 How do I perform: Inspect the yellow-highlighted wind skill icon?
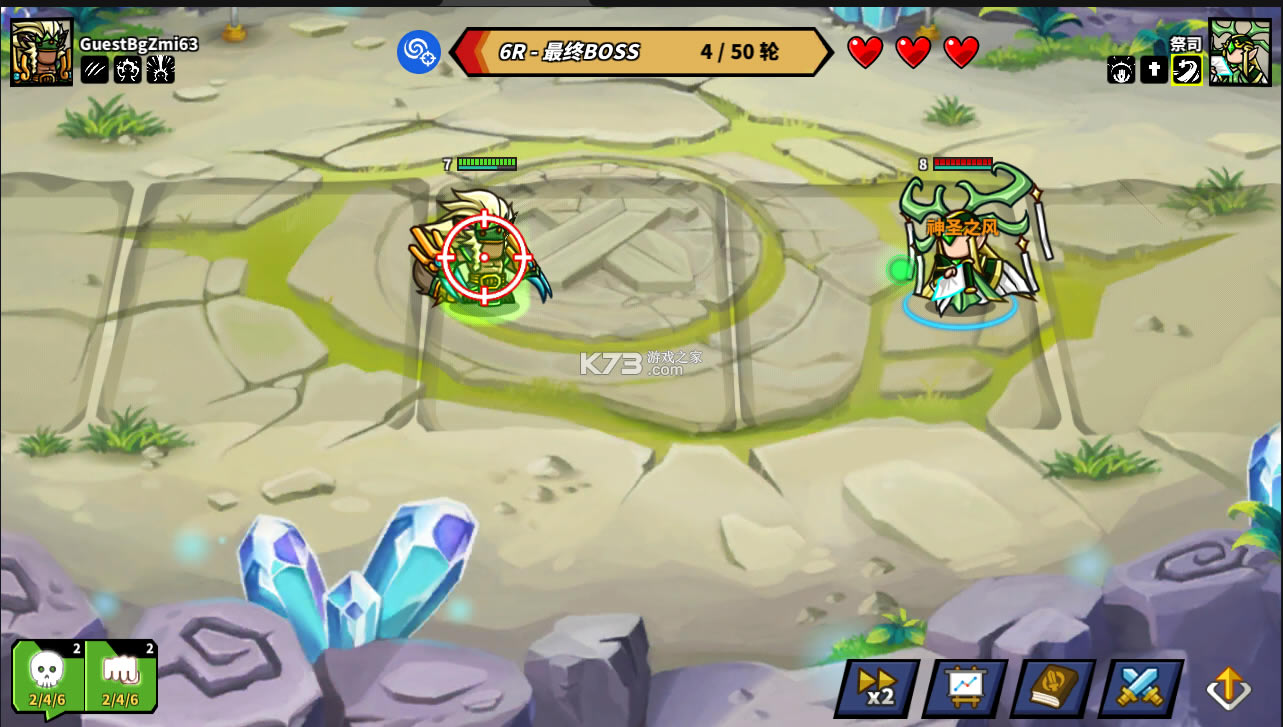point(1187,70)
